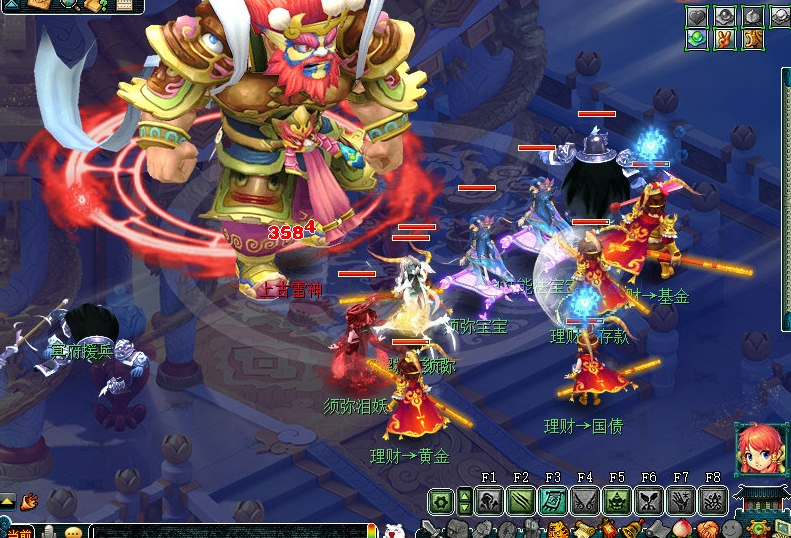Image resolution: width=791 pixels, height=538 pixels.
Task: Activate the F7 hand skill
Action: 681,501
